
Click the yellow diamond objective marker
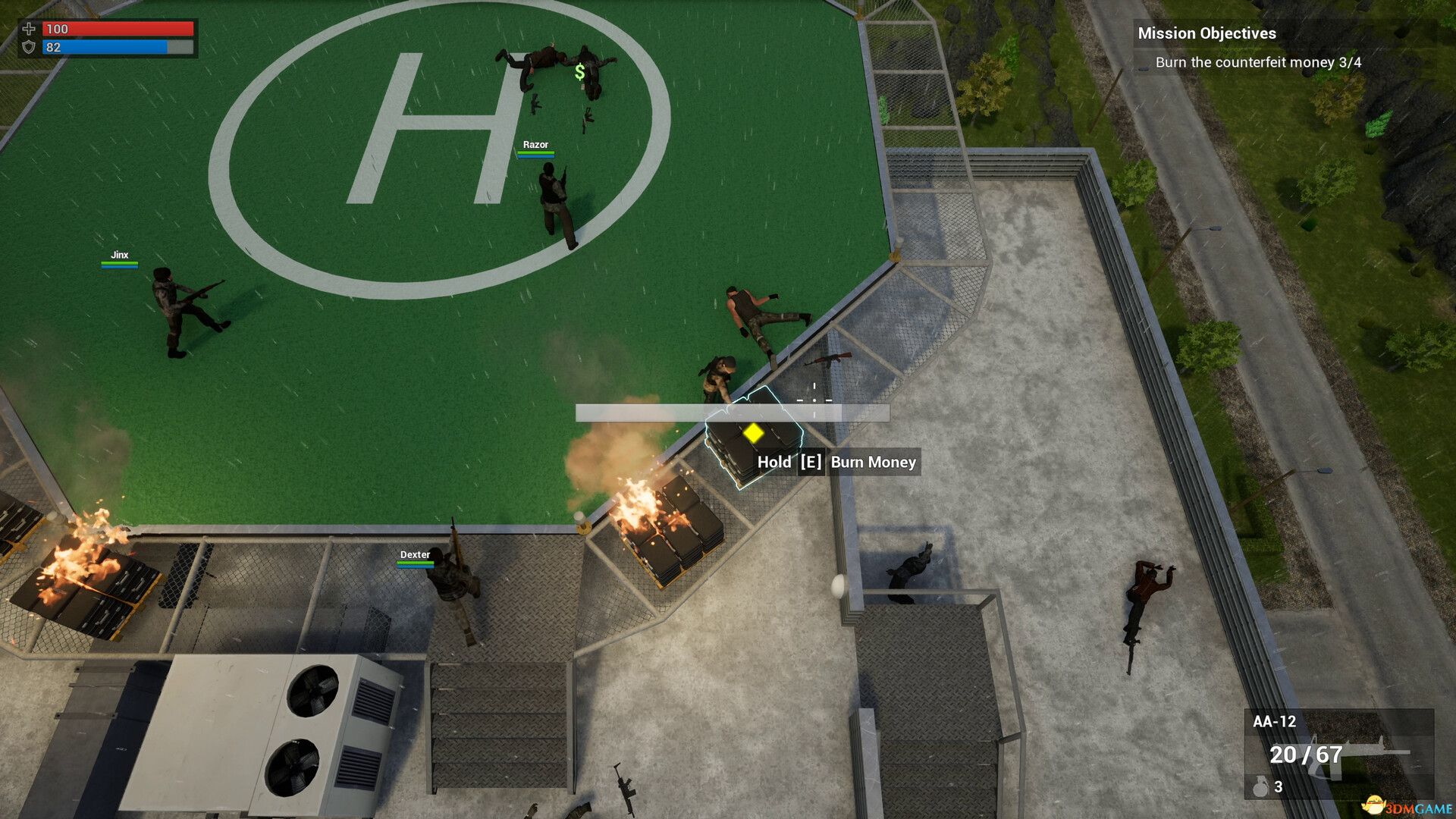[753, 433]
